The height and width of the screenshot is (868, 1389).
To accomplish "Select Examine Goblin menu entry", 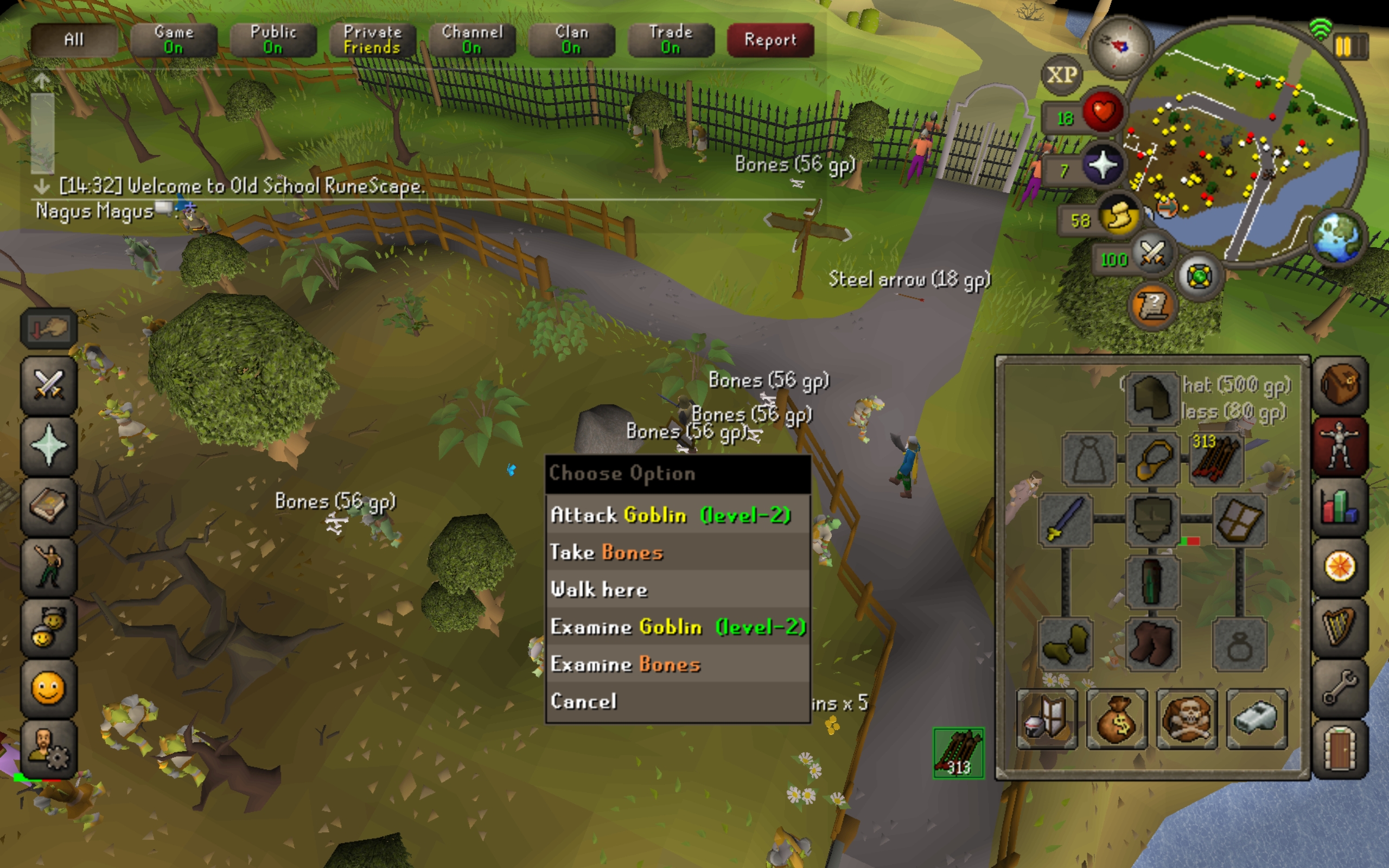I will tap(677, 627).
